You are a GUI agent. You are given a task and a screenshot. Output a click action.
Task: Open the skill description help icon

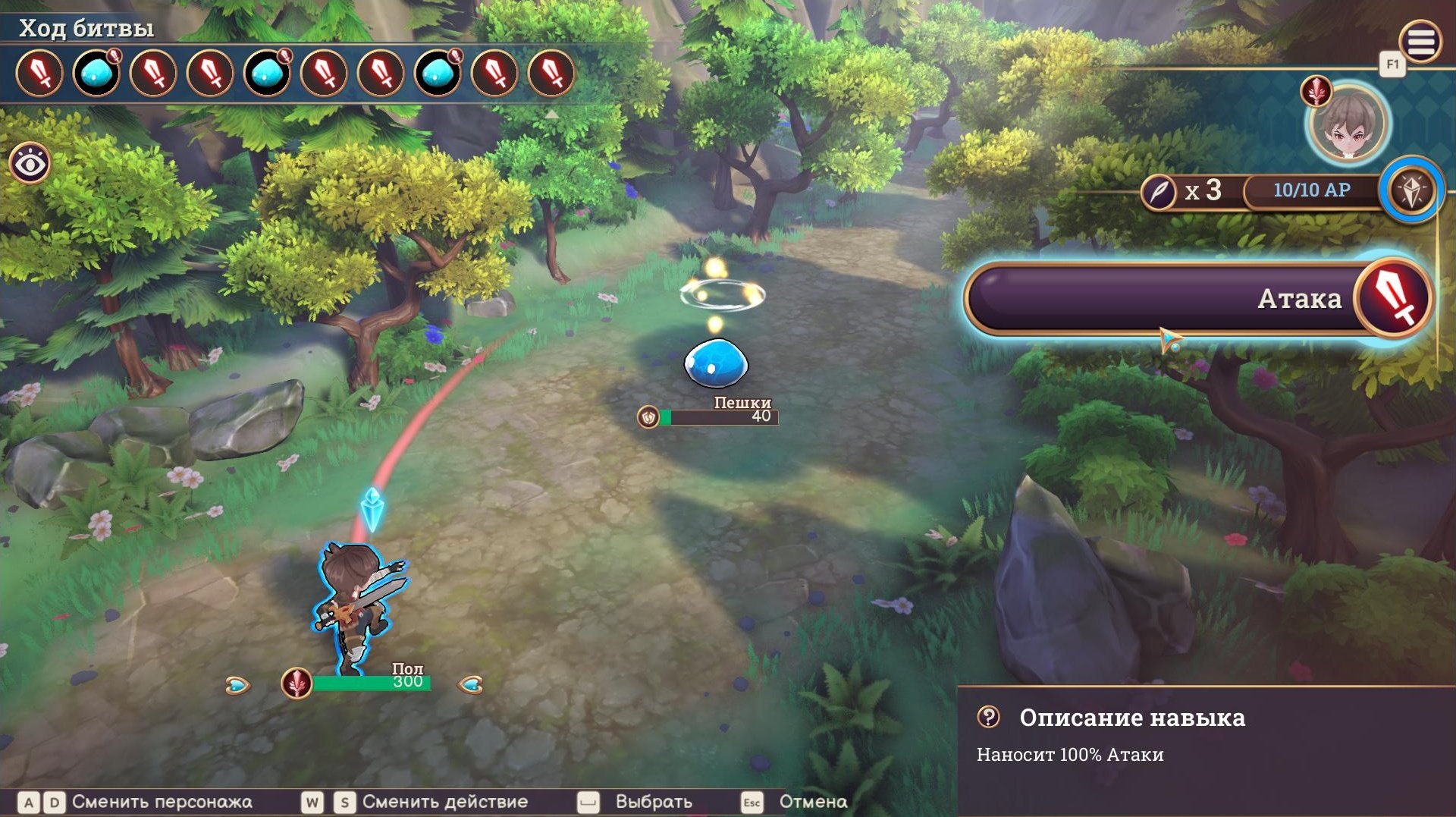[x=989, y=717]
